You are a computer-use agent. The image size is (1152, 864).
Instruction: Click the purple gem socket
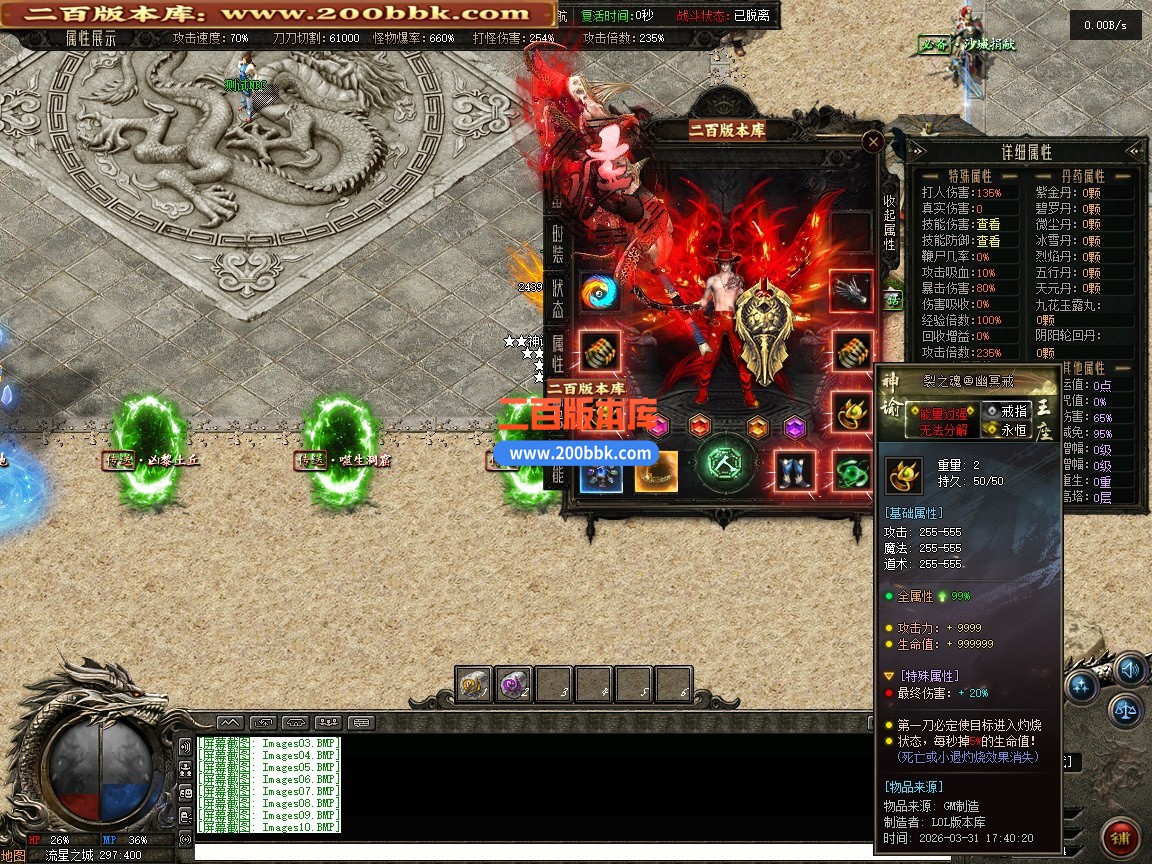[795, 427]
